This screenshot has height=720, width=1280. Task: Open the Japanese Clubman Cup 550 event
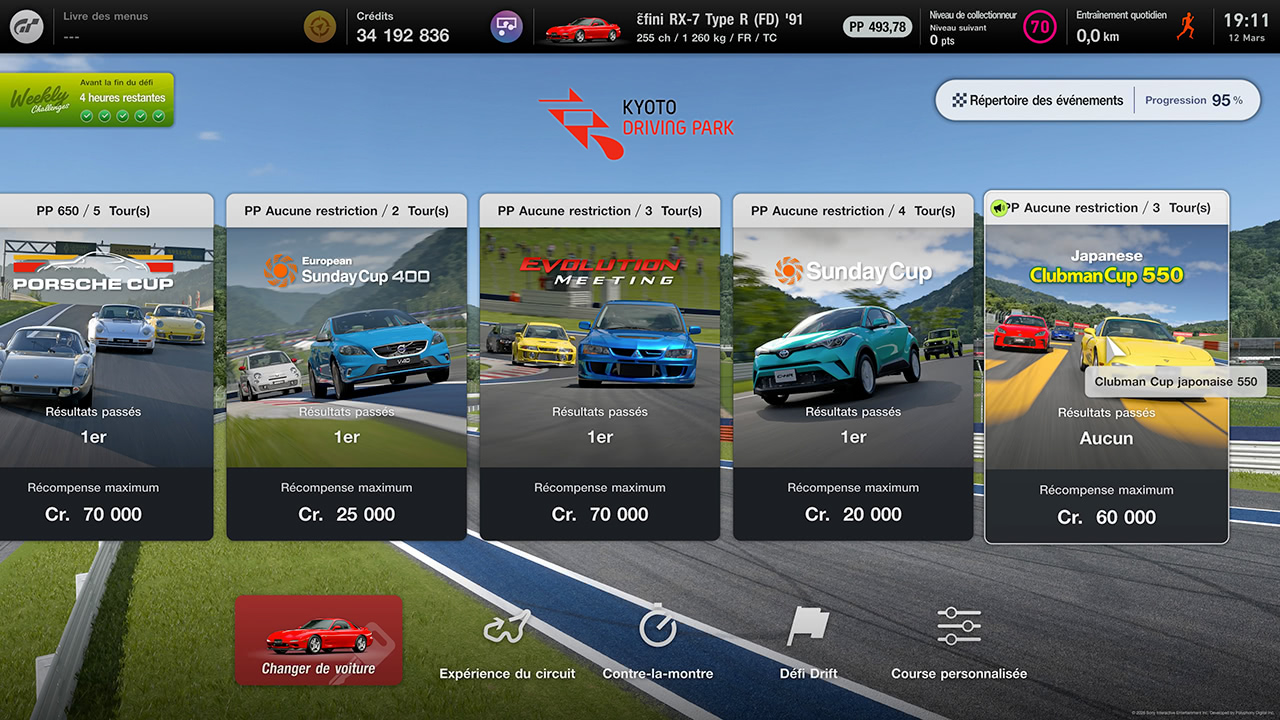[1106, 300]
